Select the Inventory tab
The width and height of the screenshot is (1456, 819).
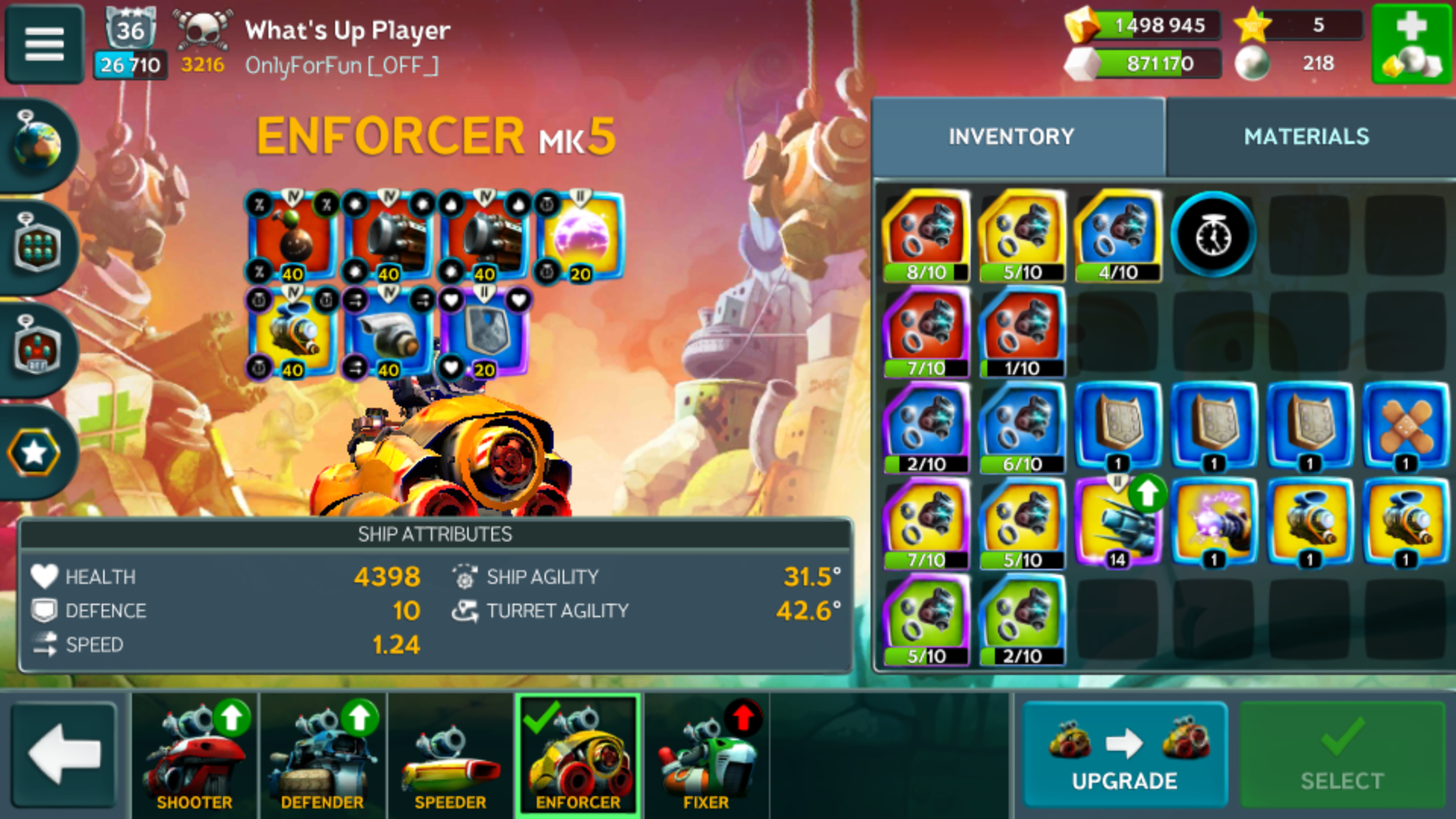pyautogui.click(x=1011, y=136)
